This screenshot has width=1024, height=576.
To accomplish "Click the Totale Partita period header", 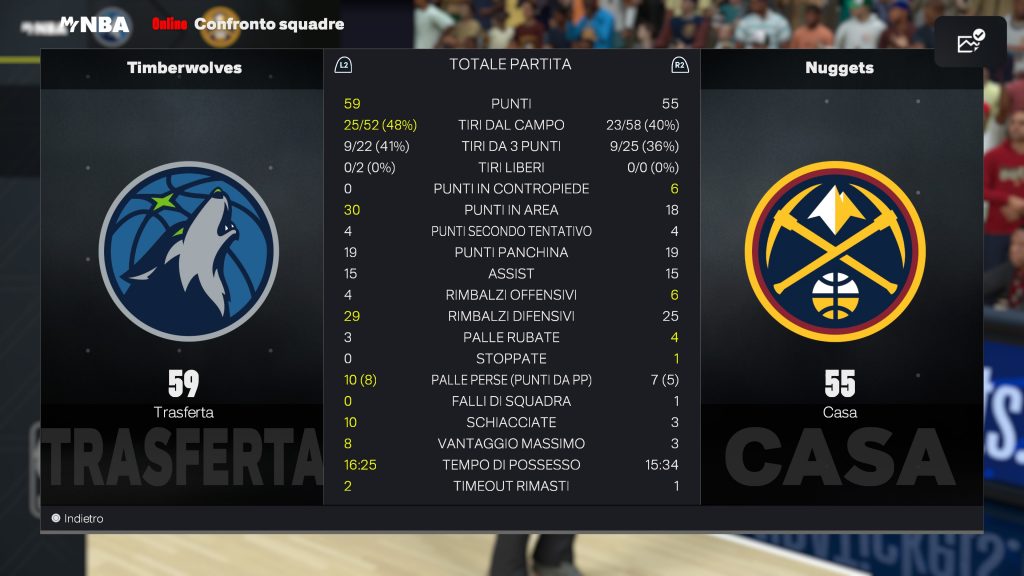I will (510, 65).
